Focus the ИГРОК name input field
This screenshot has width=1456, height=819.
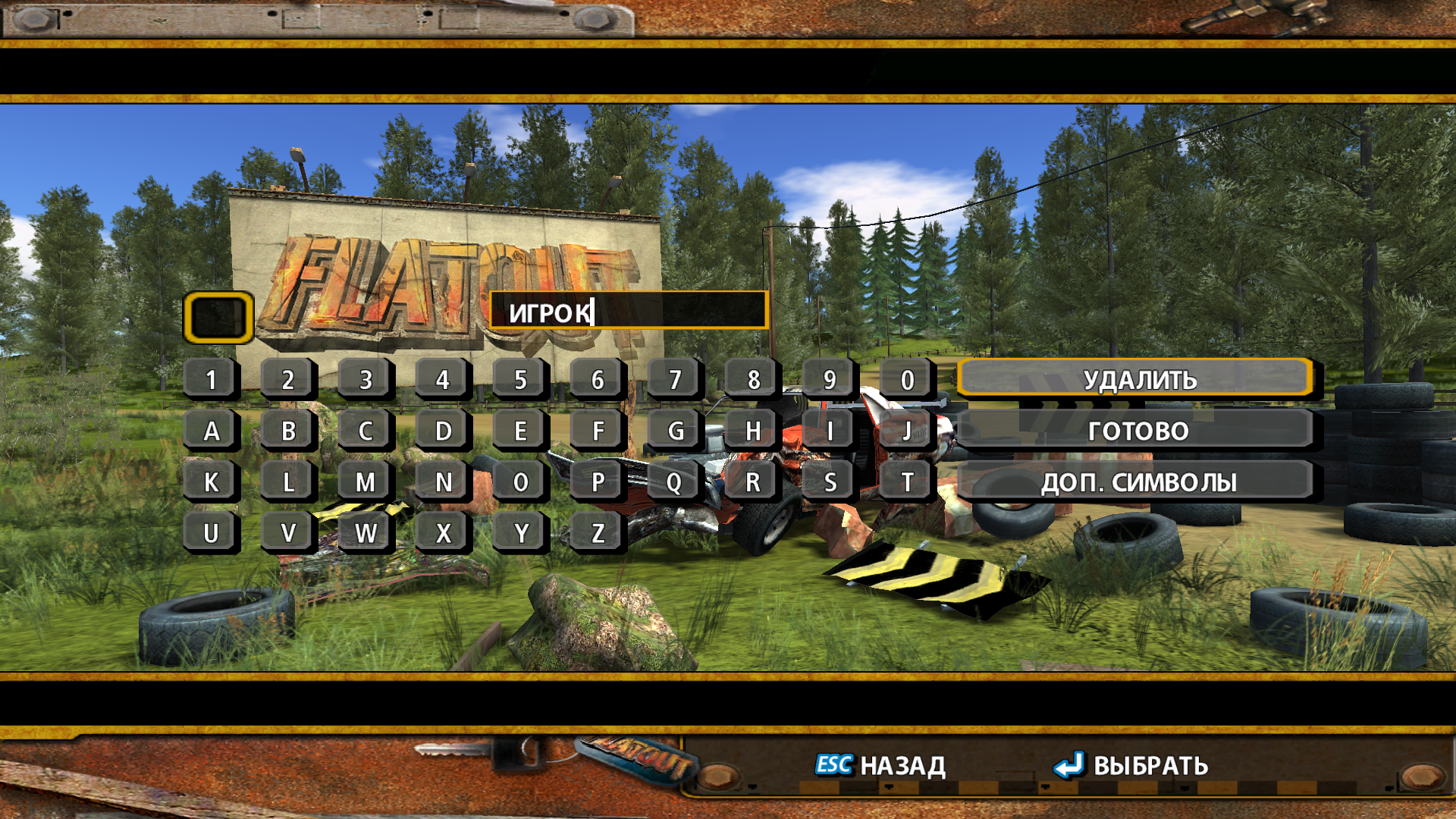coord(629,311)
